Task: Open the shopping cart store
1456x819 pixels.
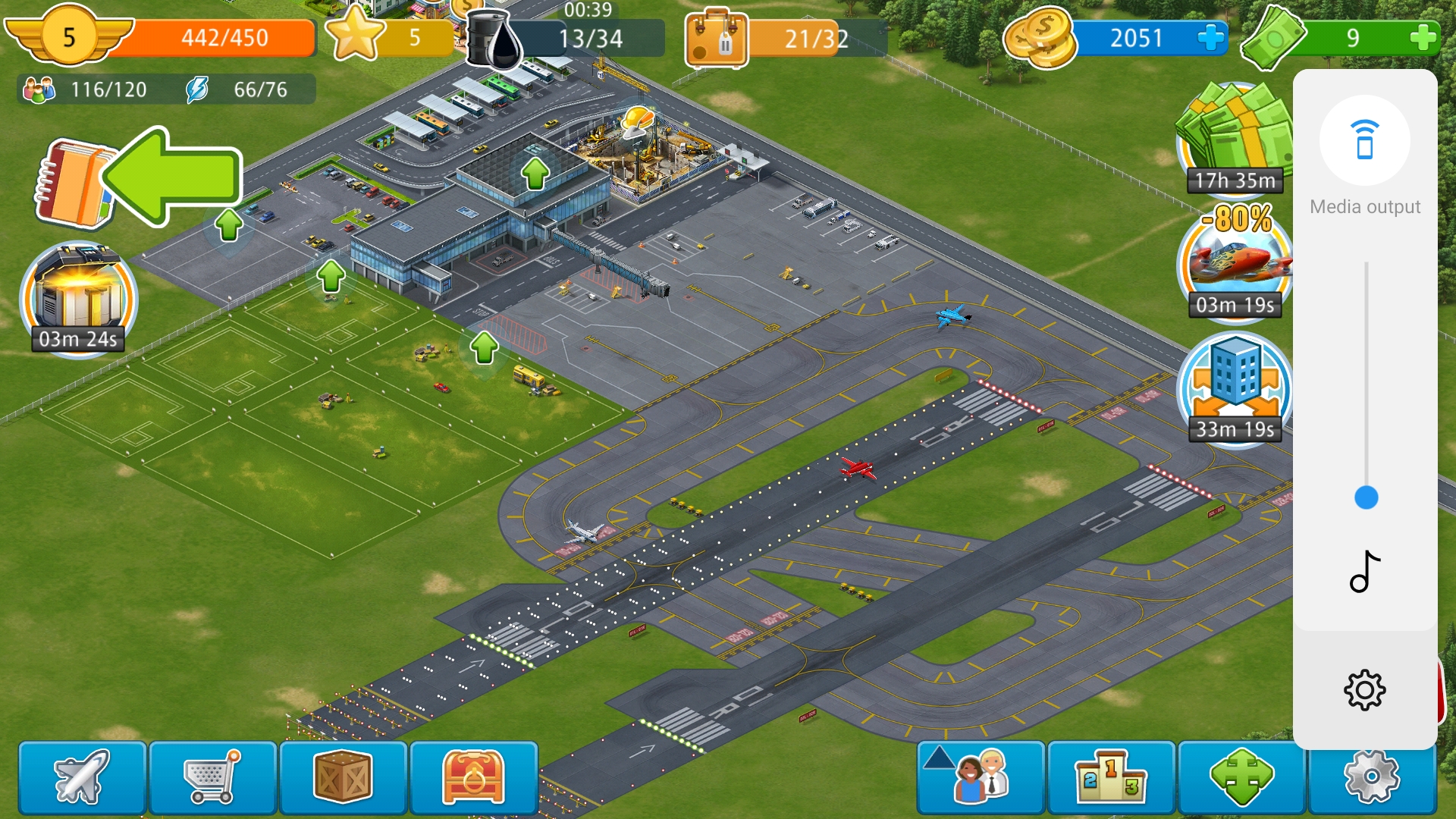Action: point(212,777)
